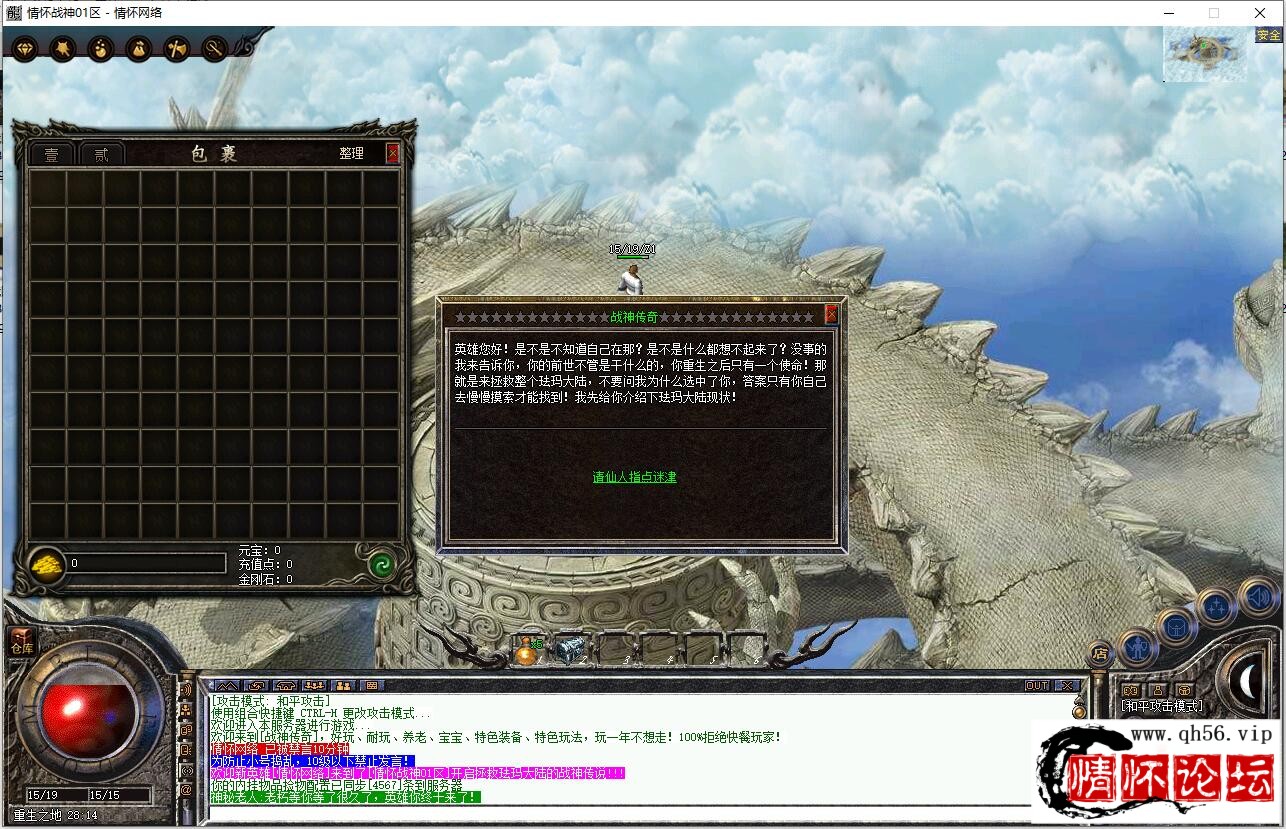
Task: Close the 包裹 inventory panel
Action: point(393,153)
